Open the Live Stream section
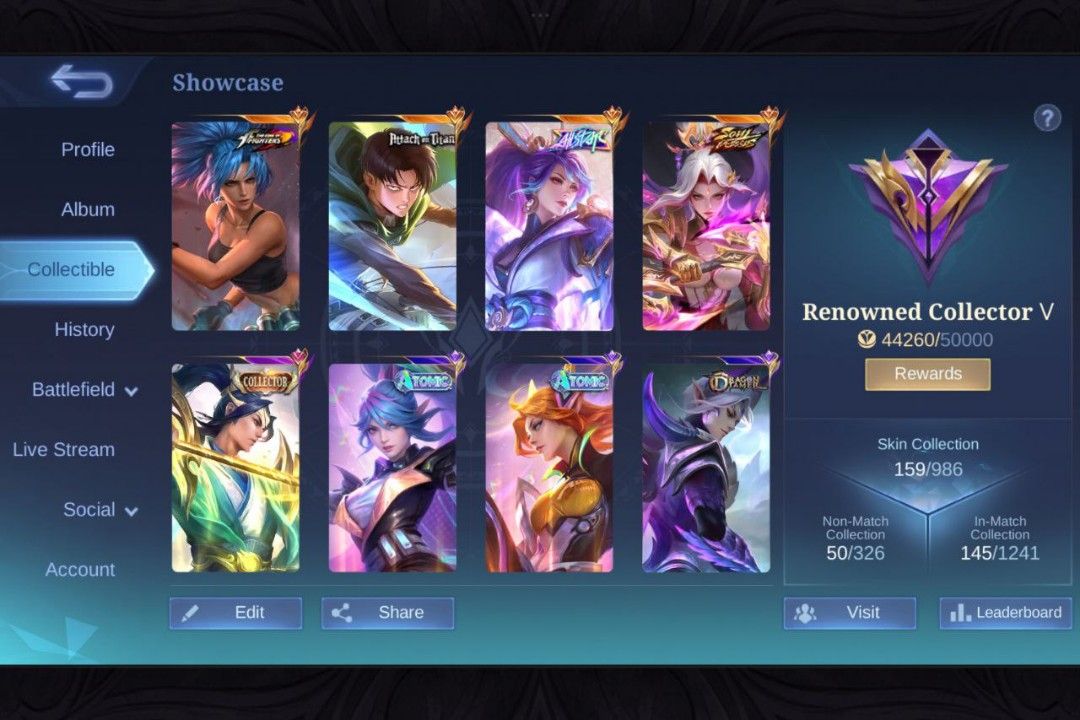1080x720 pixels. coord(64,450)
